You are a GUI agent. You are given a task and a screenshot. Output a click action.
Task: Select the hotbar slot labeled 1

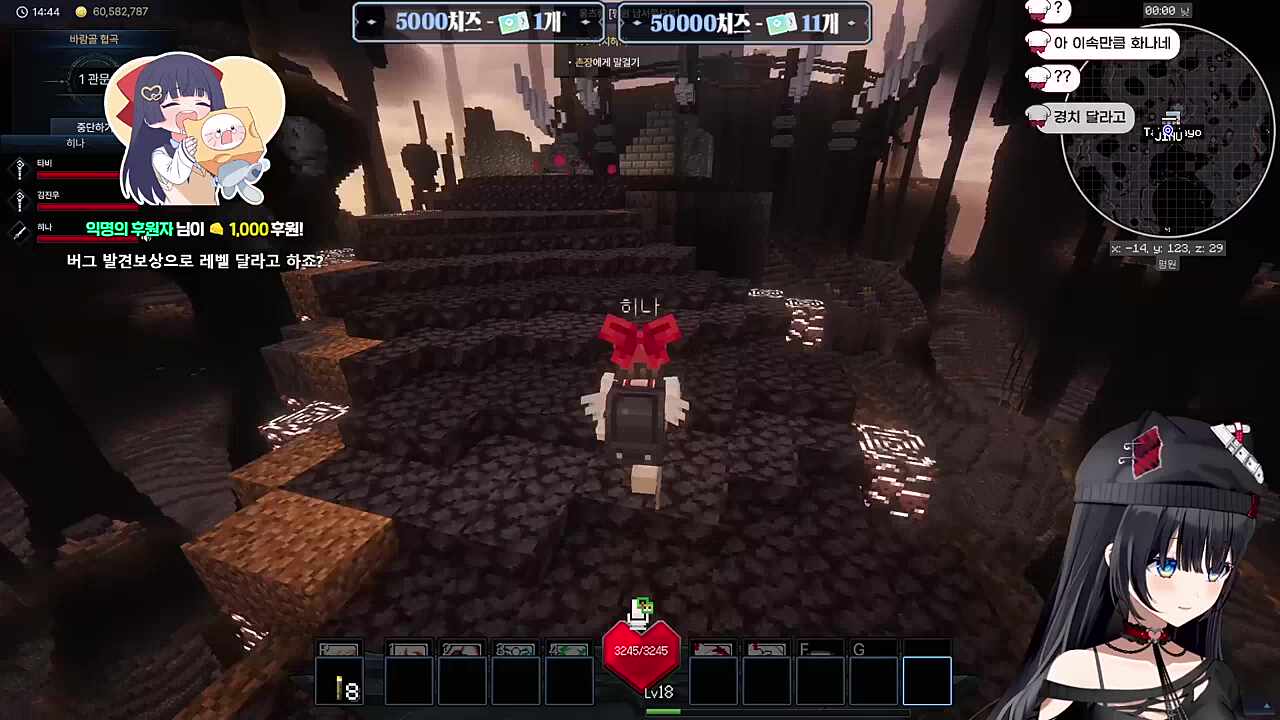[x=408, y=679]
